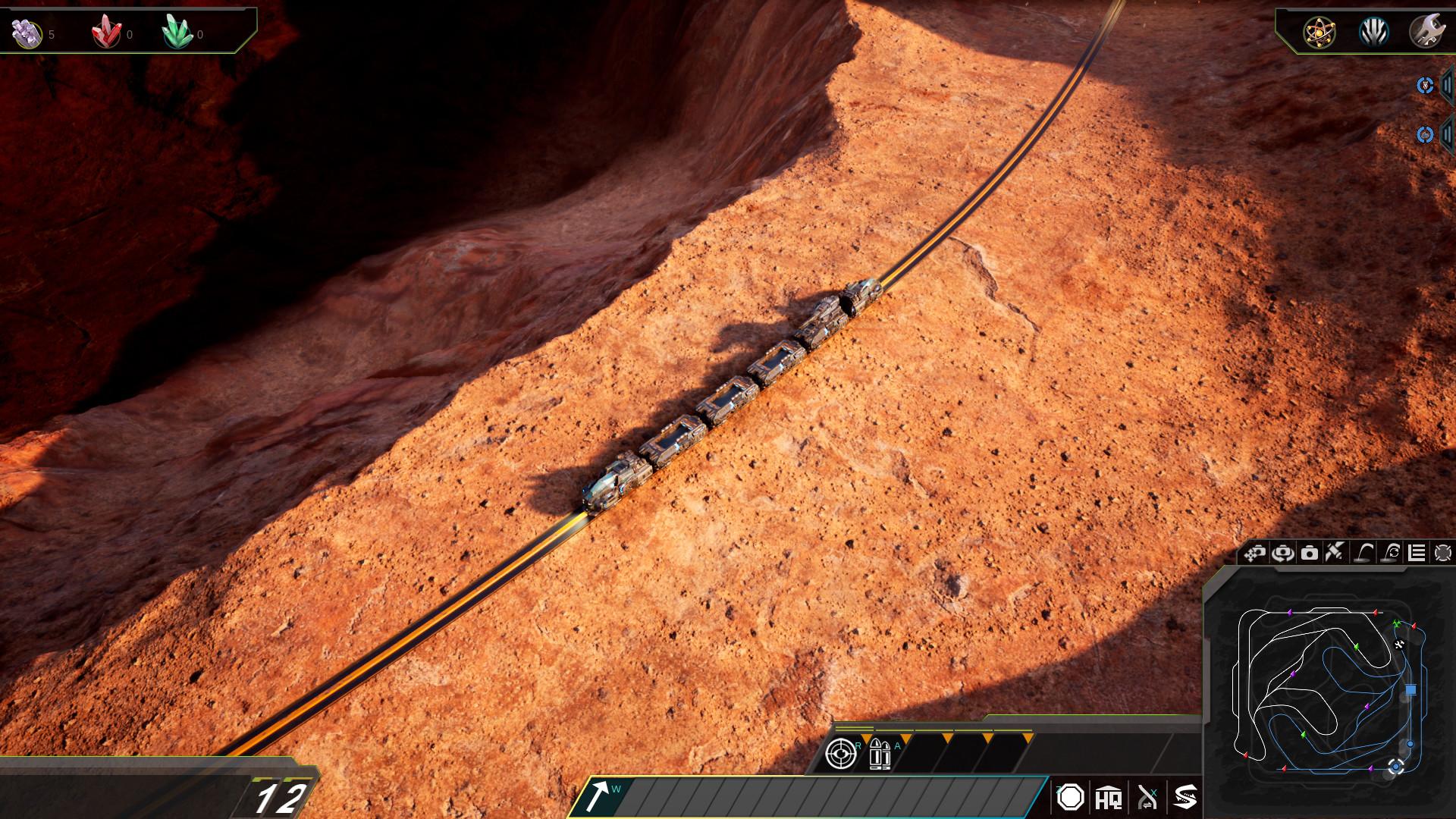The width and height of the screenshot is (1456, 819).
Task: Click the octagon stop command button
Action: pyautogui.click(x=1070, y=797)
